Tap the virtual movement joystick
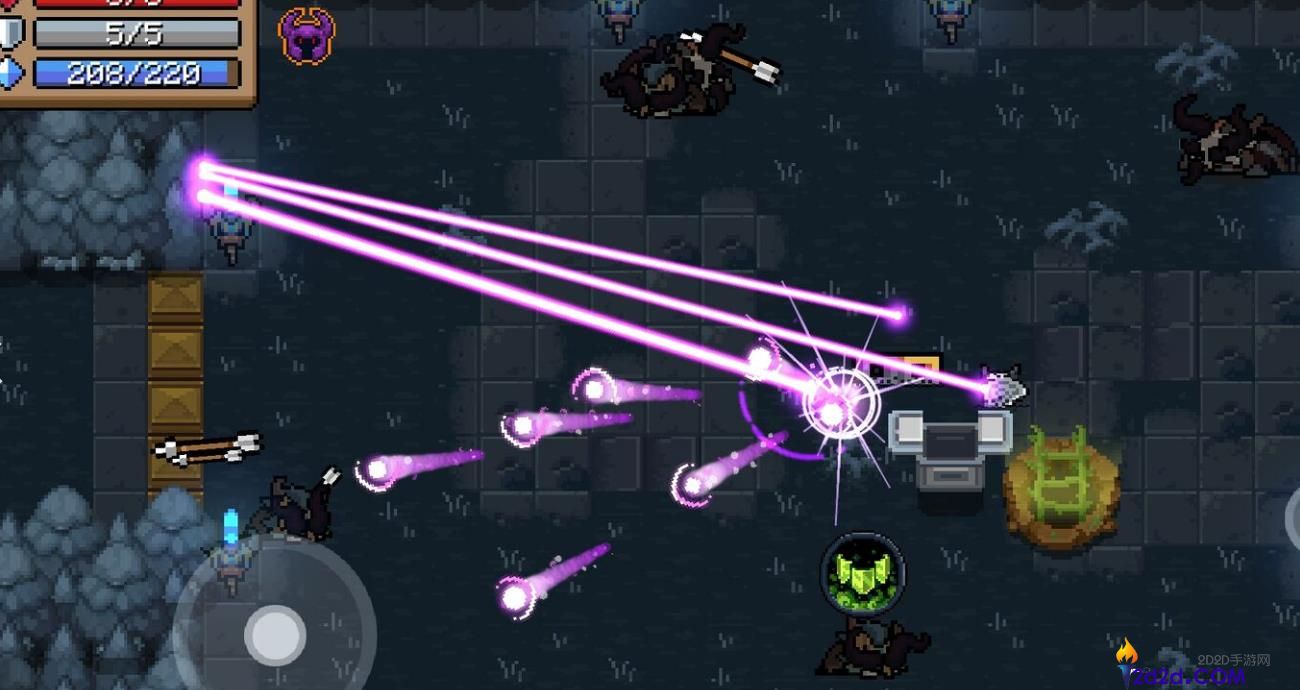The height and width of the screenshot is (690, 1300). [274, 634]
